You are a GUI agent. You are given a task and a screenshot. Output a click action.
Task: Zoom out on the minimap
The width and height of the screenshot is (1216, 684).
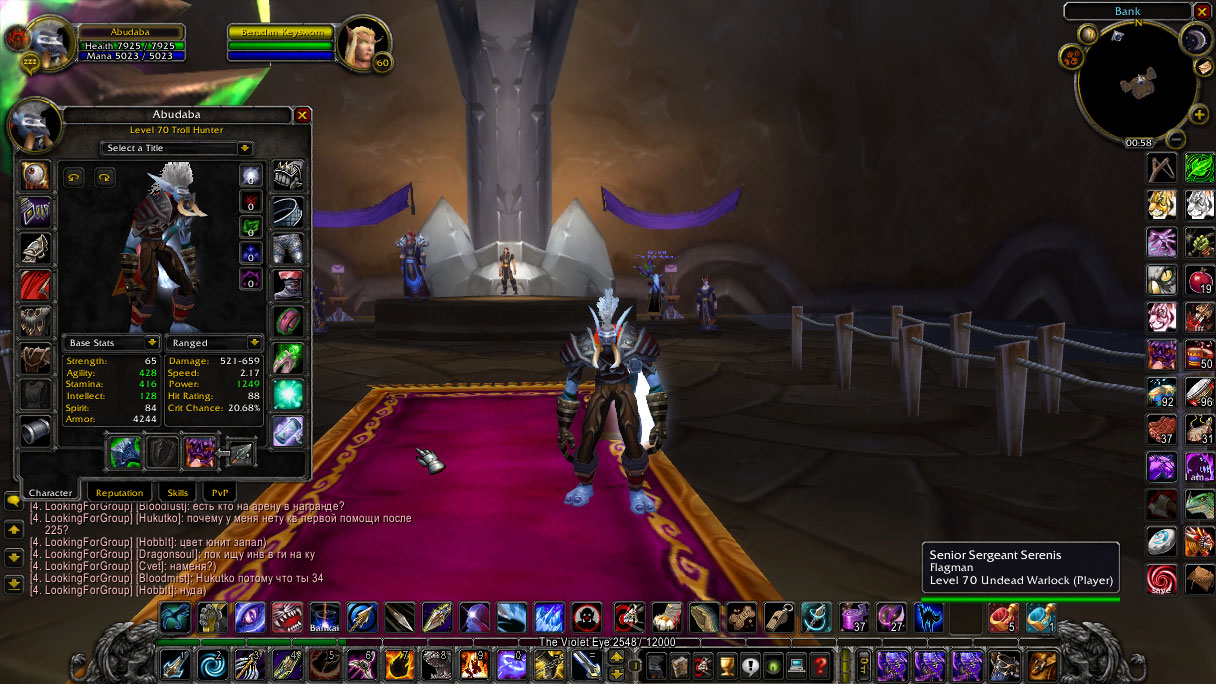click(x=1177, y=139)
